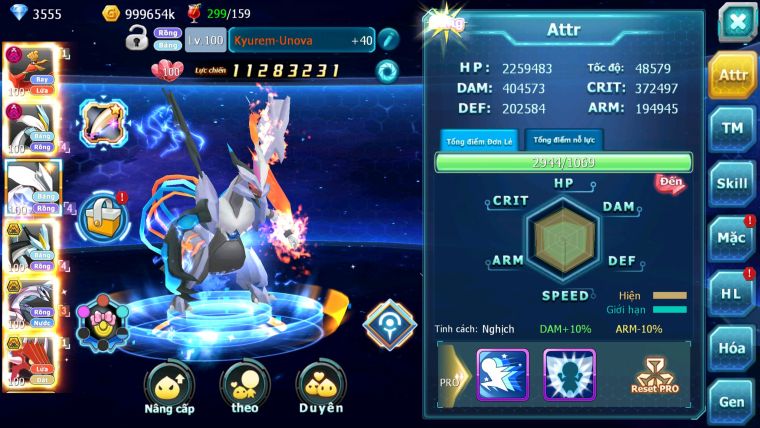
Task: Open the Hóa tab
Action: pos(733,347)
